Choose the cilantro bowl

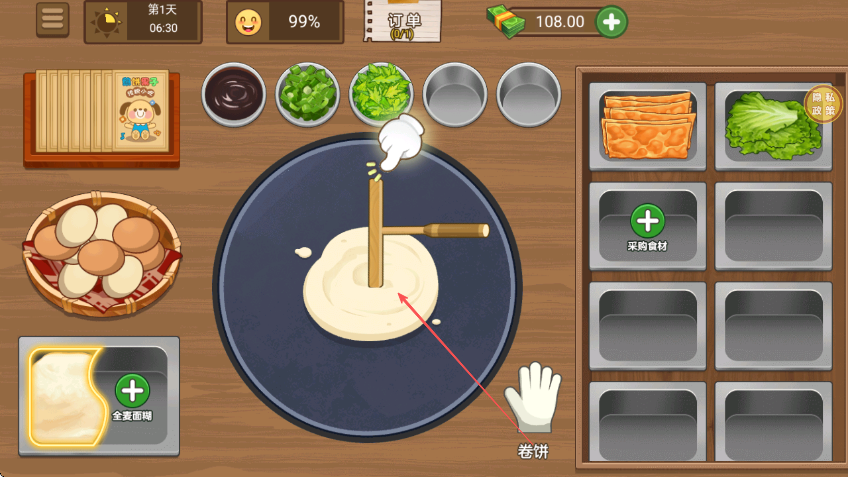coord(380,93)
